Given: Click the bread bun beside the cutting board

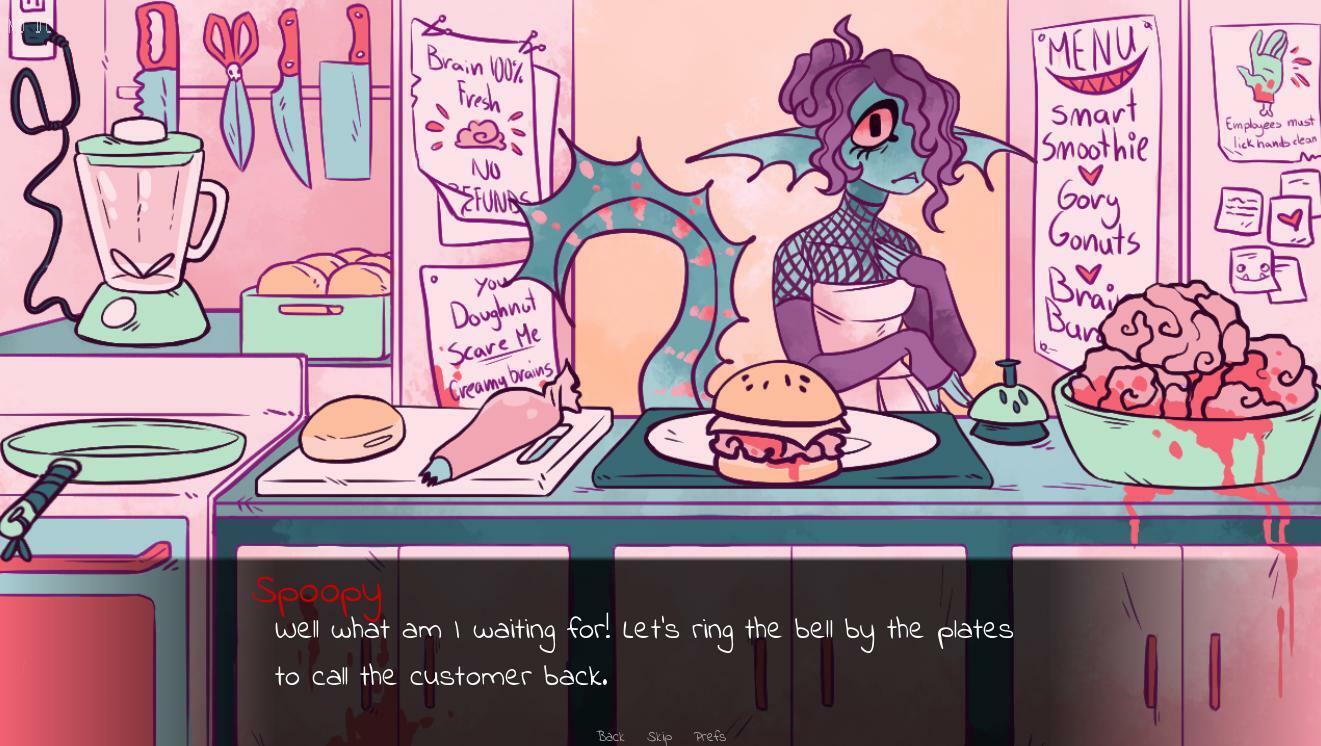Looking at the screenshot, I should point(355,430).
